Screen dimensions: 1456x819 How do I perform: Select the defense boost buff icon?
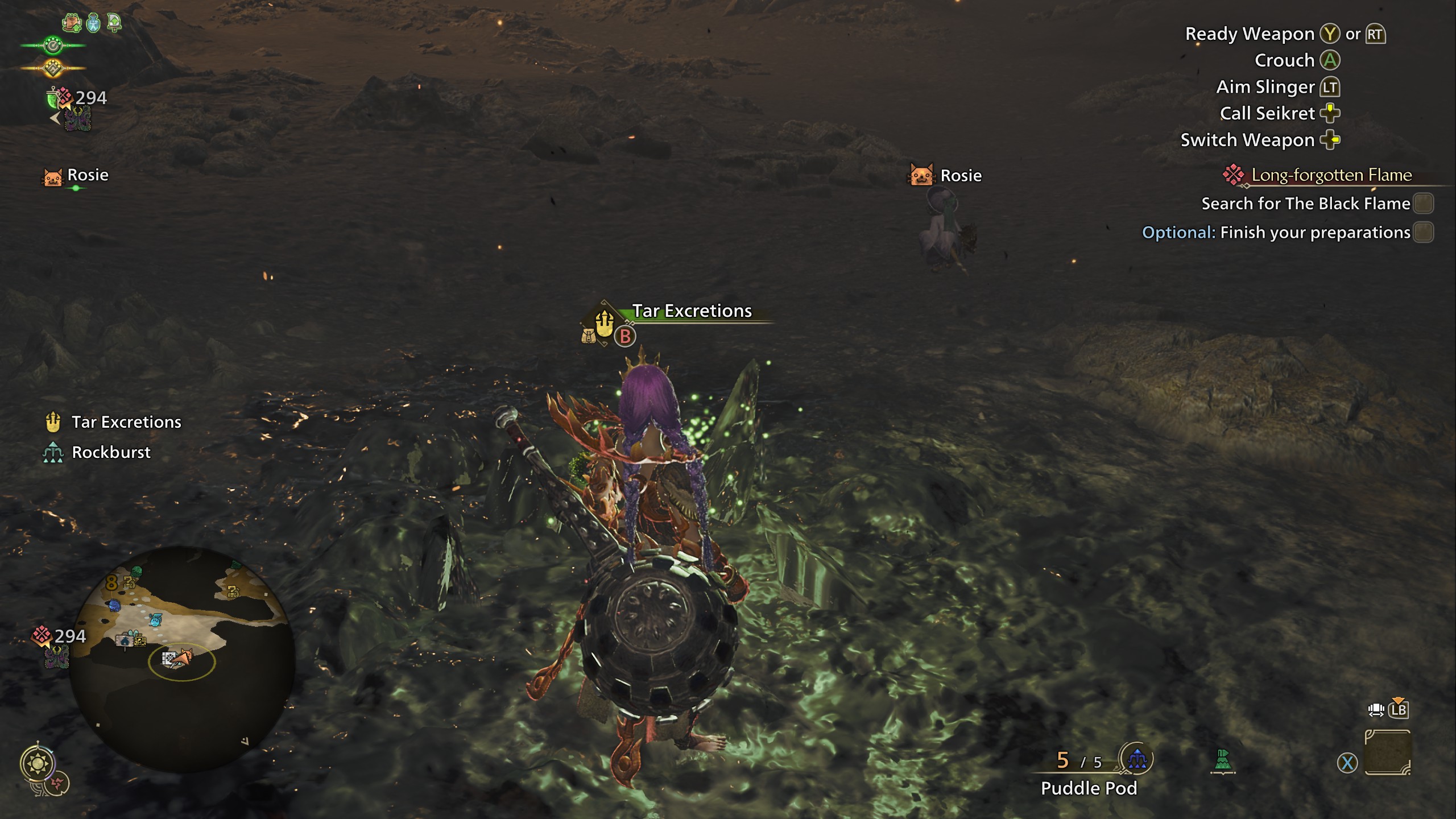(x=114, y=23)
